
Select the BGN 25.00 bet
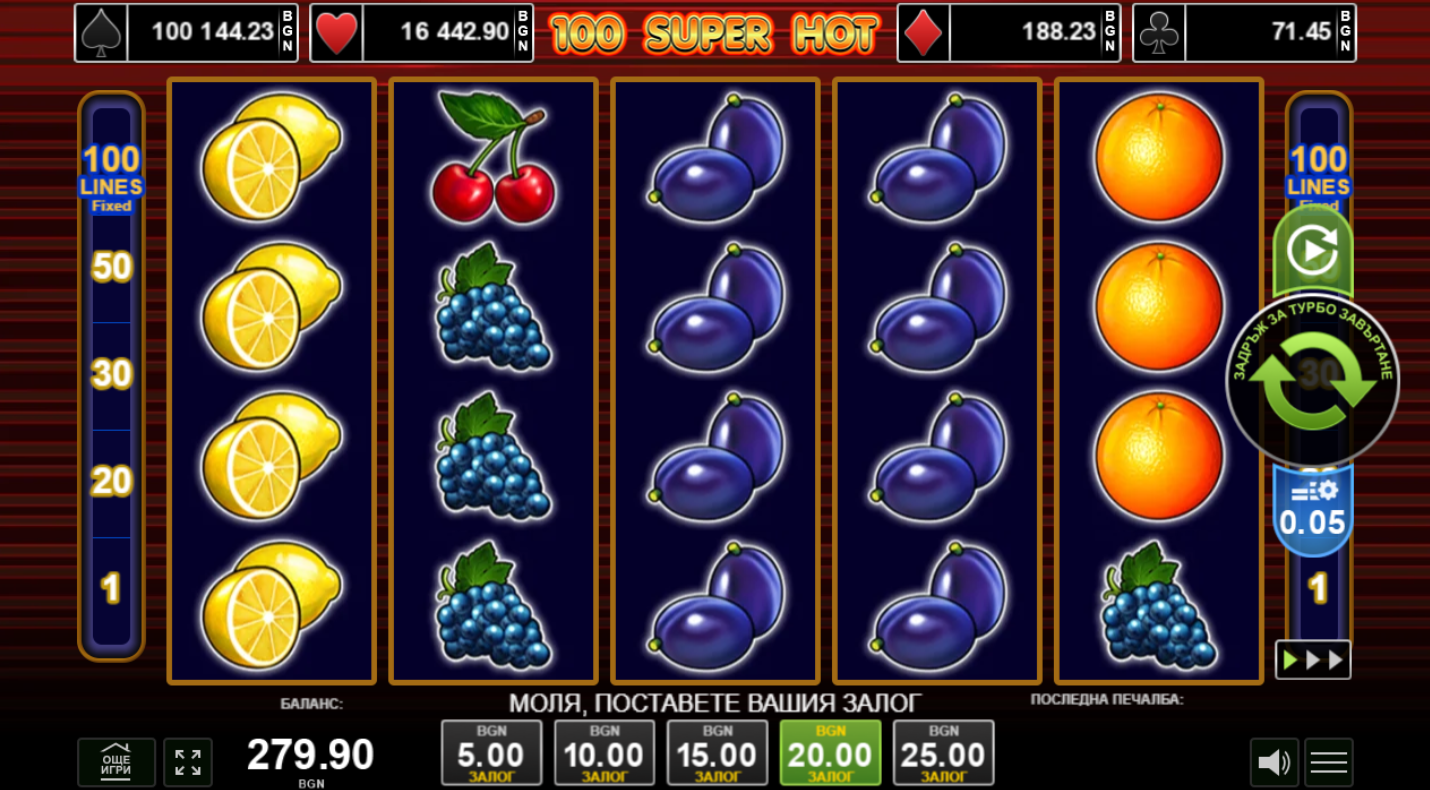[943, 752]
